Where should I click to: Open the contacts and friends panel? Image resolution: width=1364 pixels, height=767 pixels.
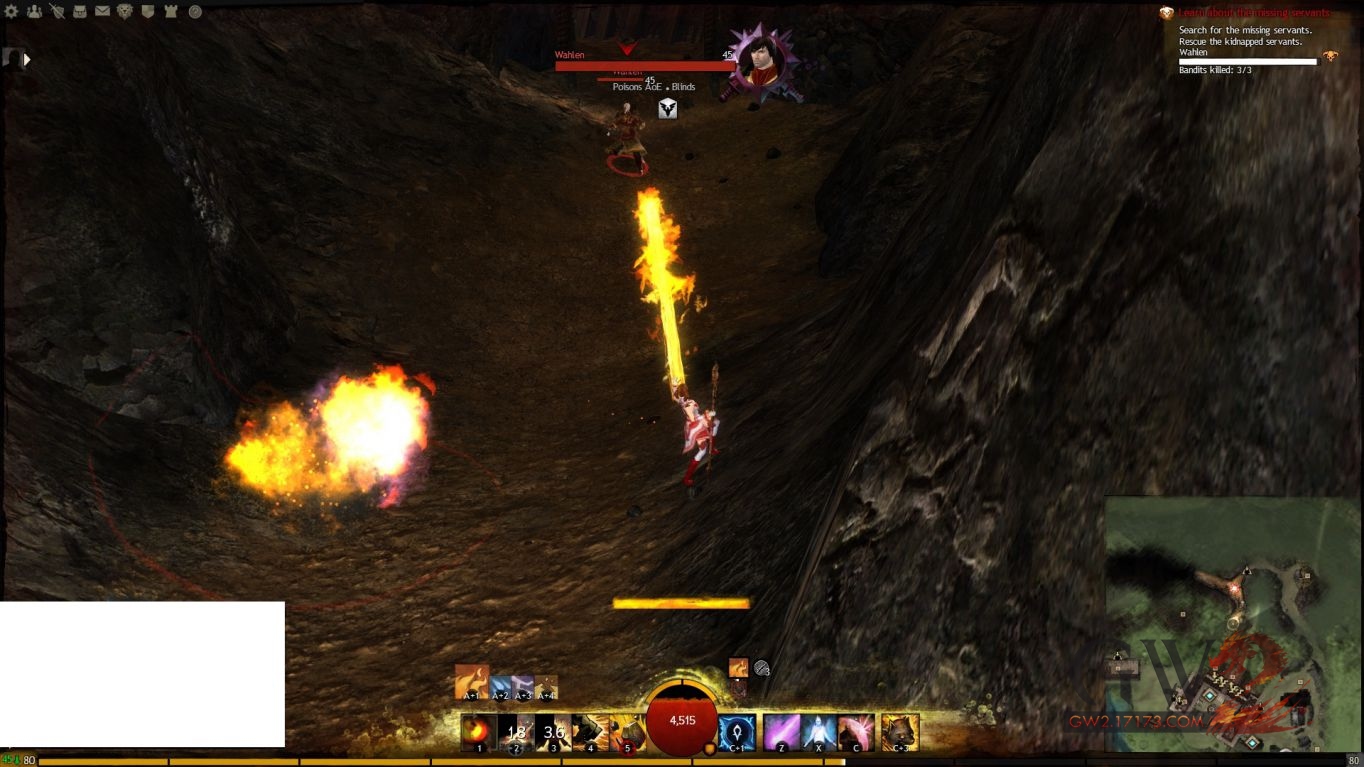(35, 12)
